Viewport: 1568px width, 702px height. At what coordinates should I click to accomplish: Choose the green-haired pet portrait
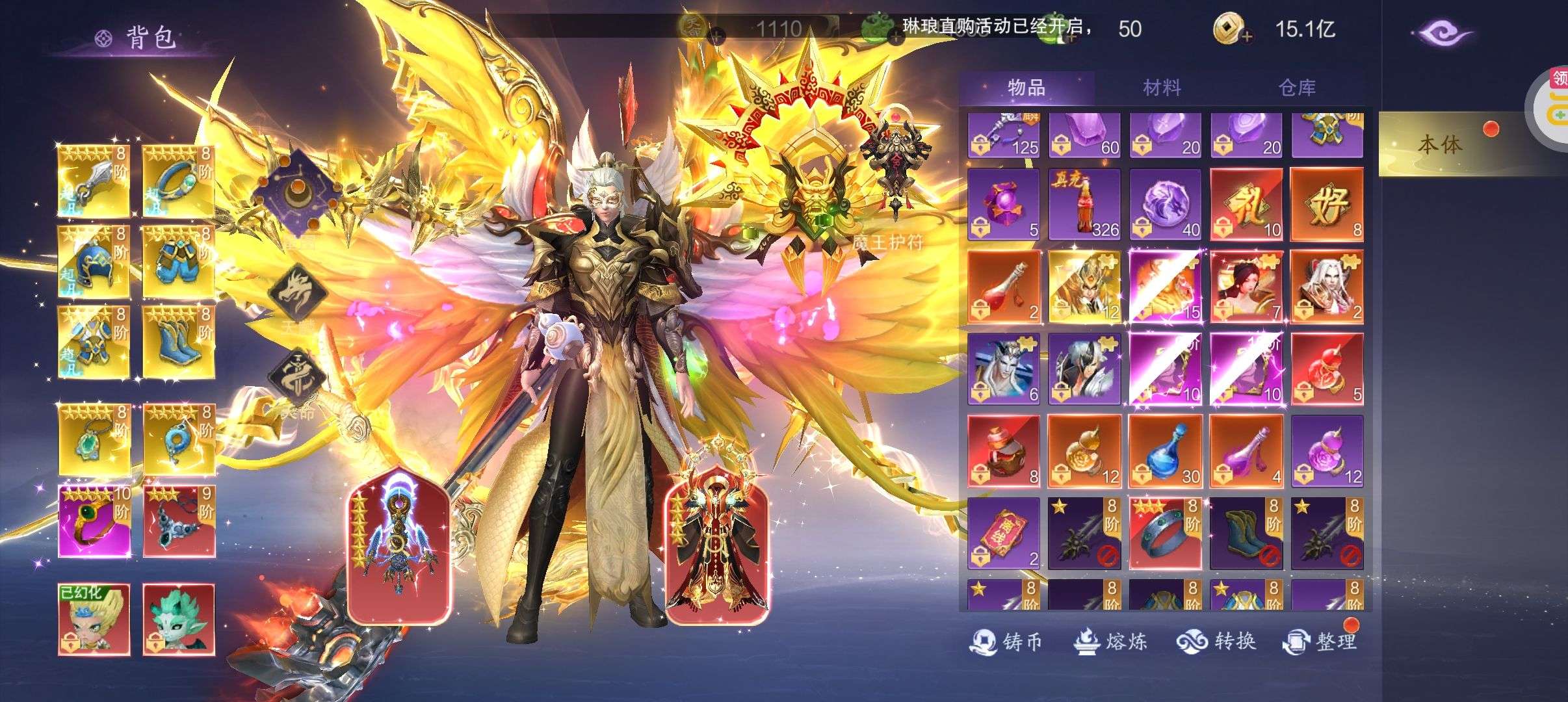click(x=179, y=619)
